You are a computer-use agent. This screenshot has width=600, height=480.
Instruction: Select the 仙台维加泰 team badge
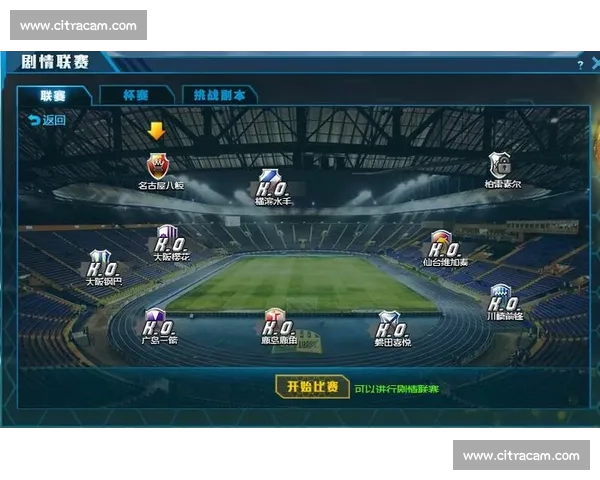[443, 244]
